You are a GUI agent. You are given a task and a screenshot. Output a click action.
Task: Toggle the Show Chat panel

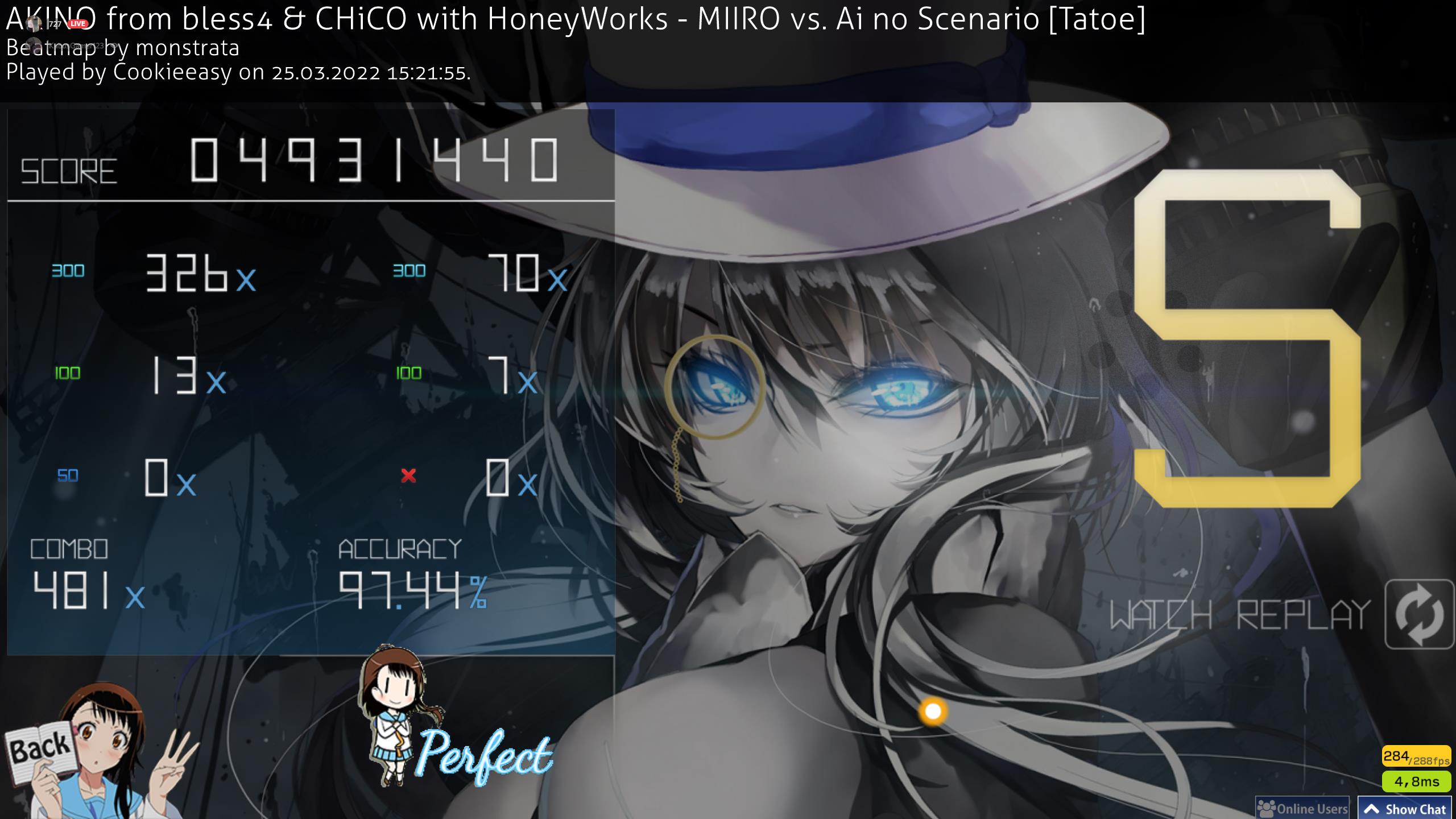click(1405, 807)
